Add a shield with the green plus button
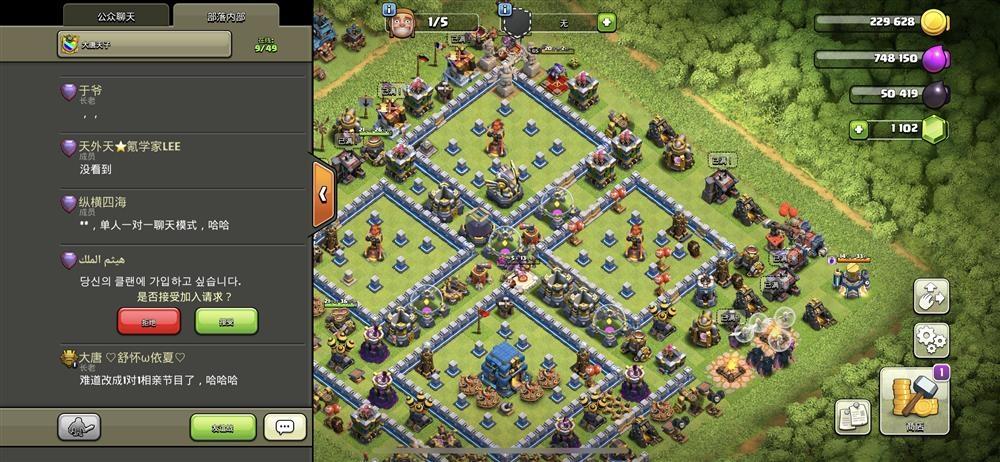The width and height of the screenshot is (1000, 462). point(607,21)
